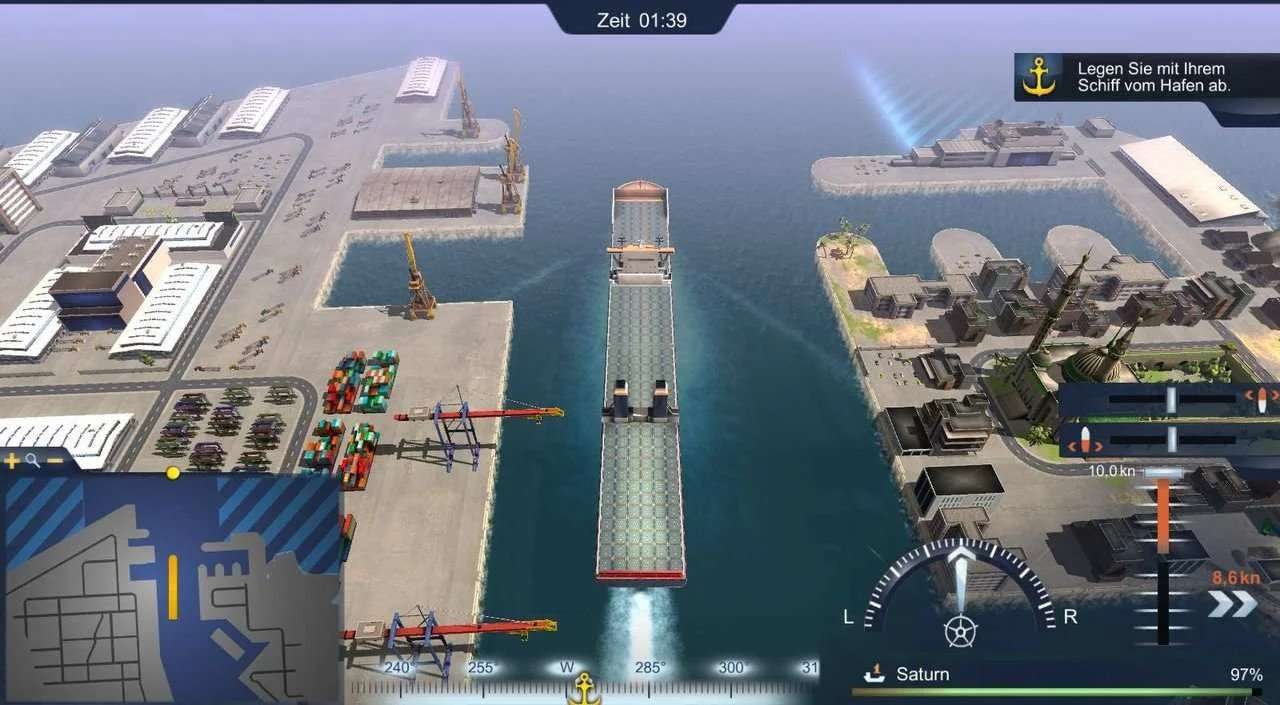Open the anchor mission objective panel
This screenshot has height=705, width=1280.
(1040, 77)
